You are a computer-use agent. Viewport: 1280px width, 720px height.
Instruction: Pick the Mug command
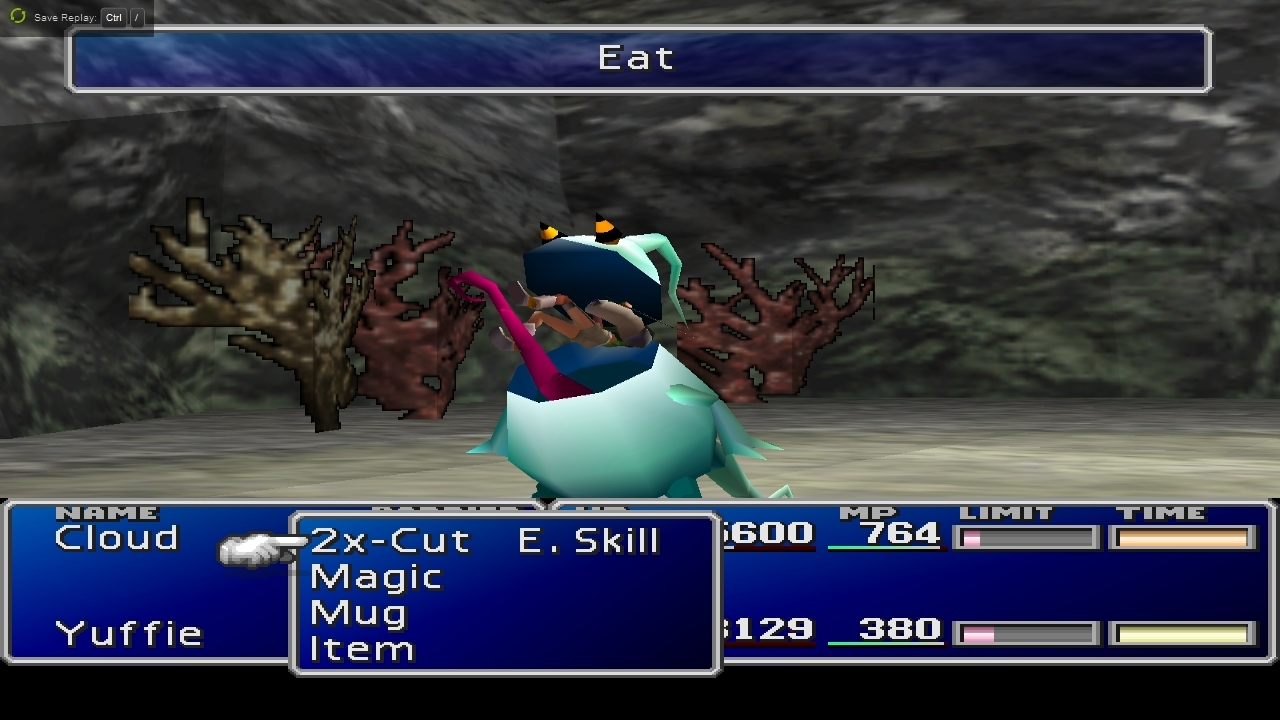tap(358, 613)
